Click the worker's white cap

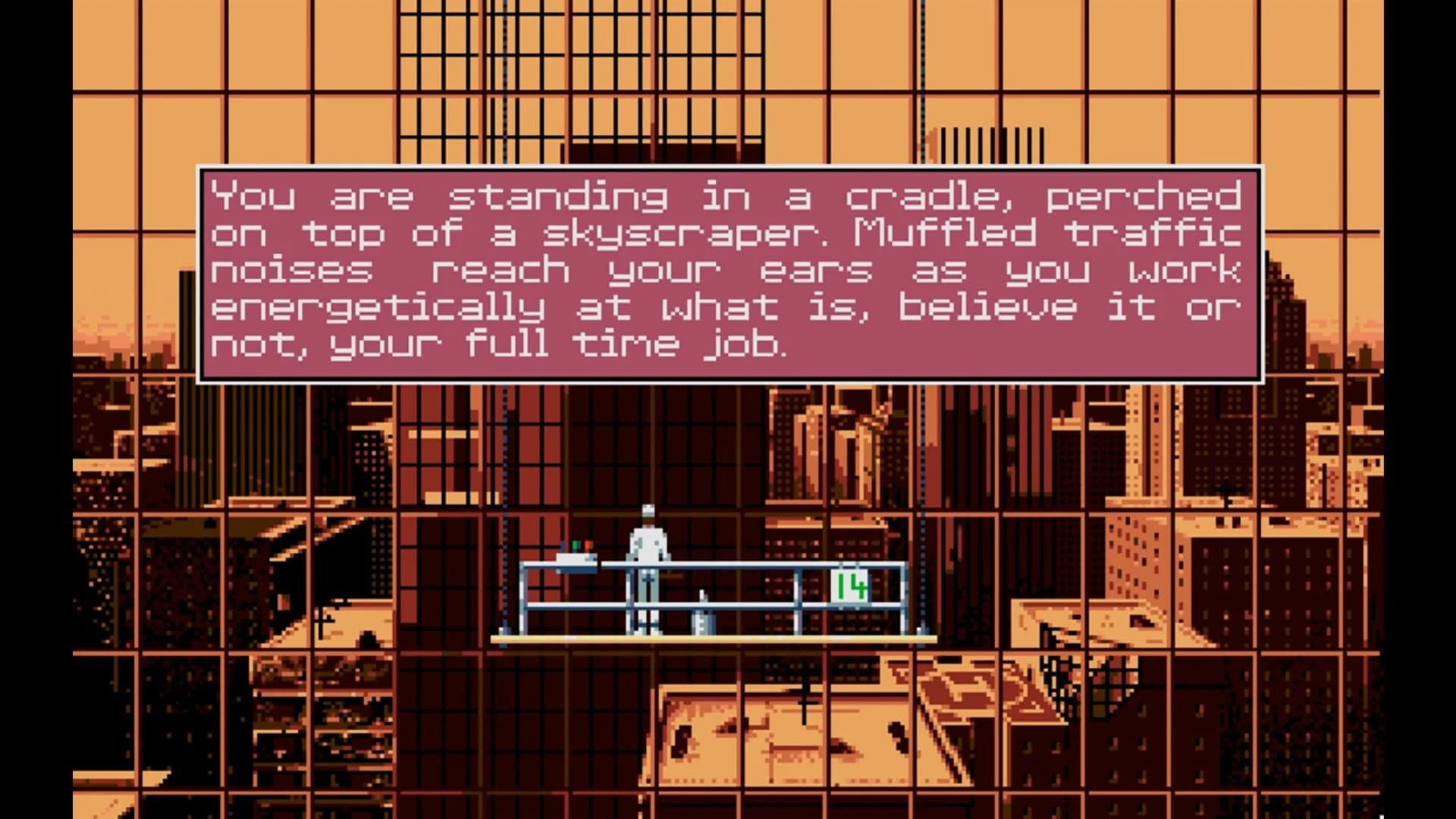[648, 510]
